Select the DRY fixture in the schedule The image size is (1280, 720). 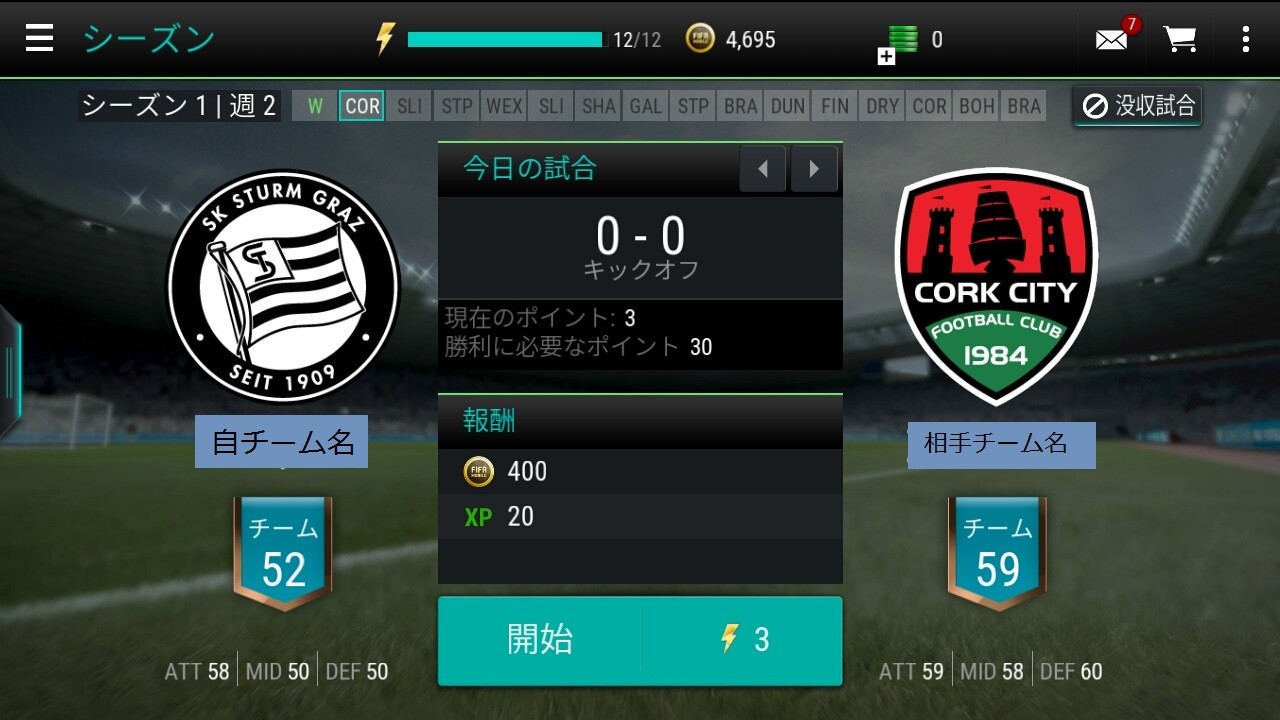click(882, 106)
